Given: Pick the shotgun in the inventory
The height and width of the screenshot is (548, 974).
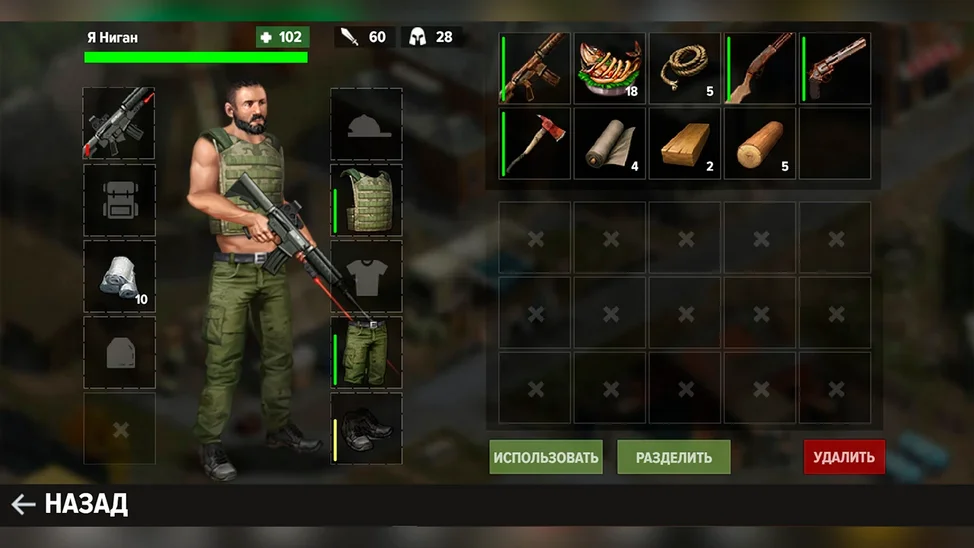Looking at the screenshot, I should (760, 69).
